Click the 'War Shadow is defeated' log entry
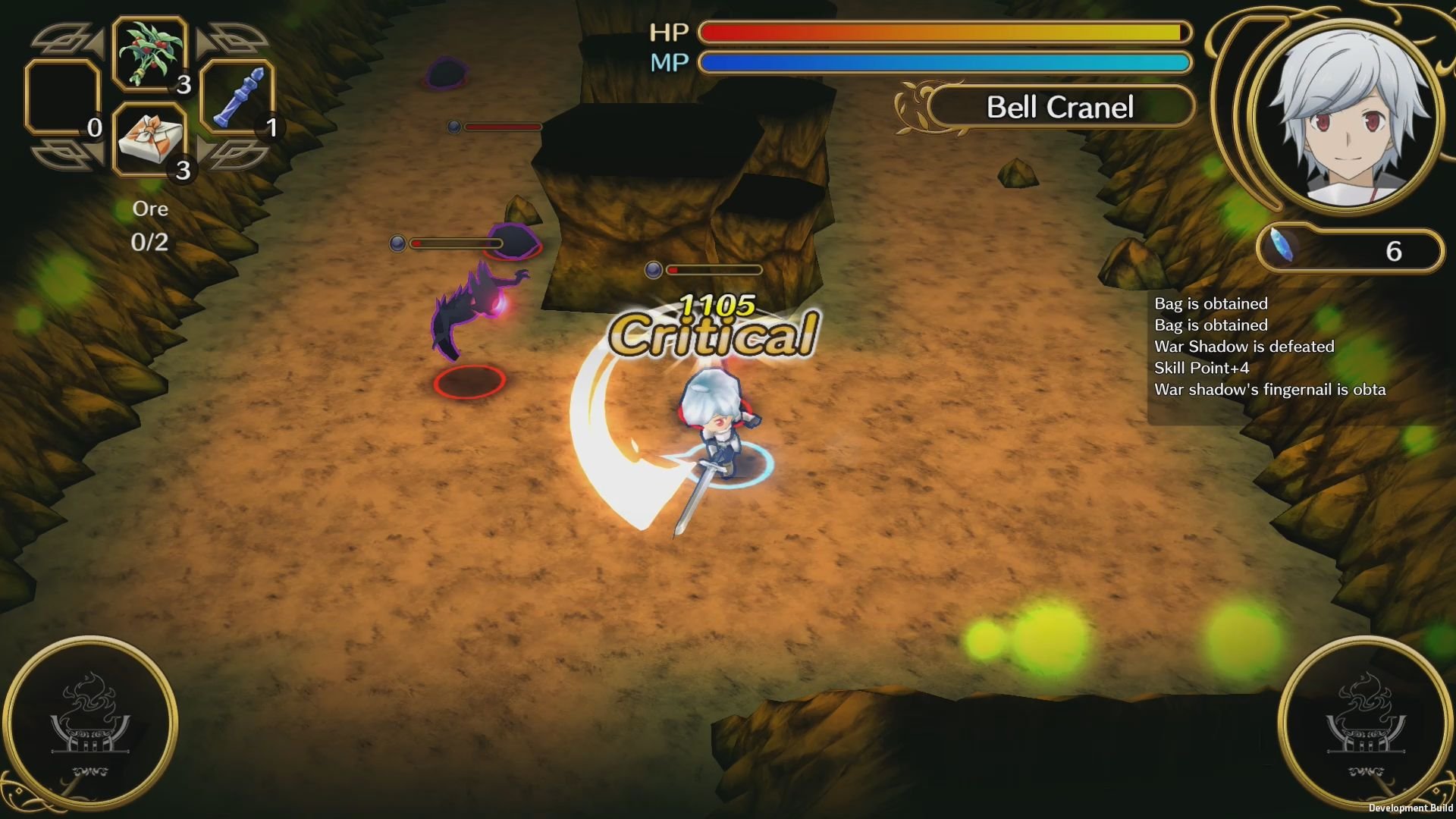Screen dimensions: 1456x819 (x=1244, y=347)
